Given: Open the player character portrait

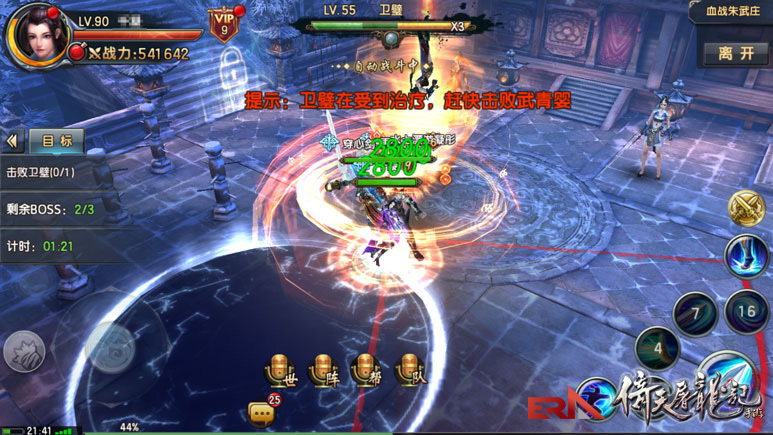Looking at the screenshot, I should pos(38,35).
